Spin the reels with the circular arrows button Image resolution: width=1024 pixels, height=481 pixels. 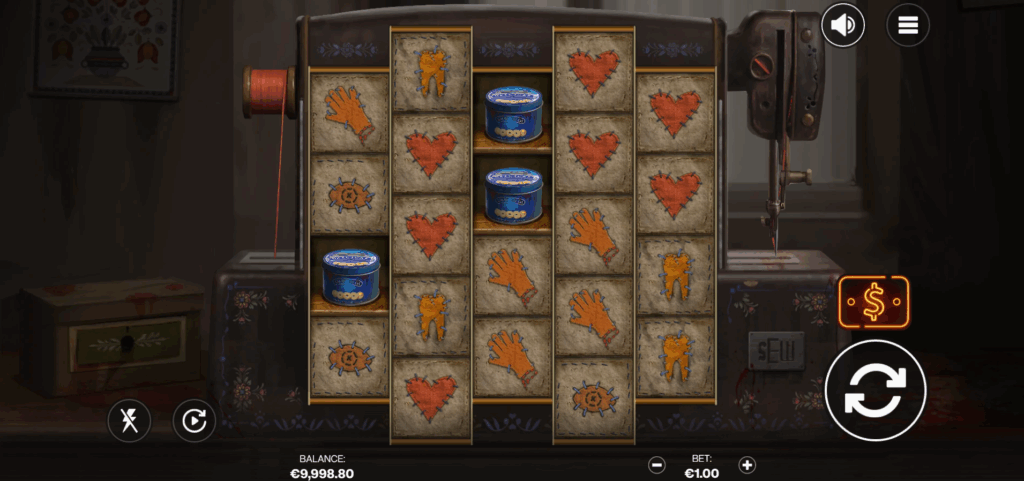tap(875, 391)
